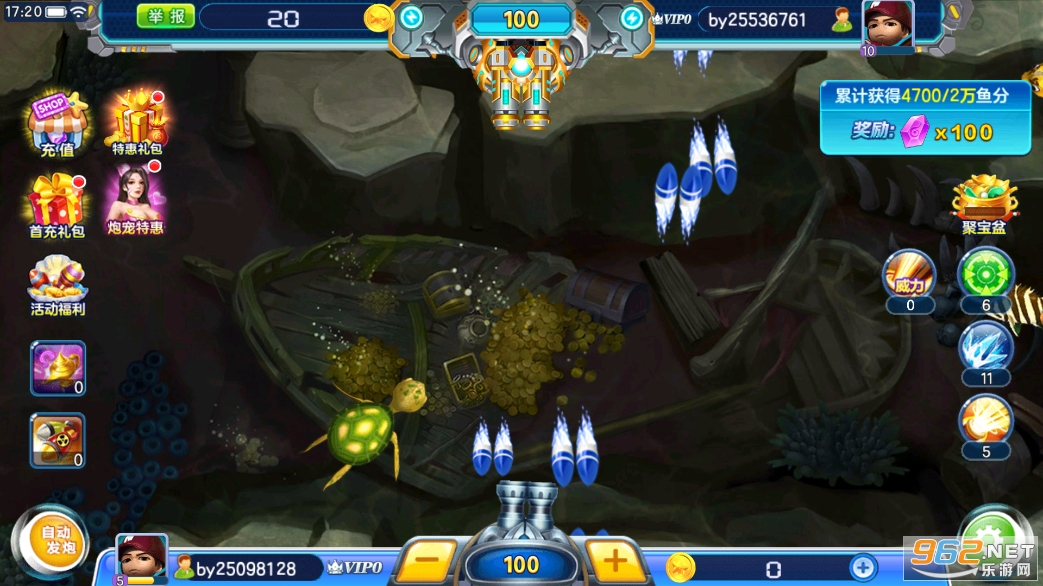Activate the orange fireball skill

[986, 424]
